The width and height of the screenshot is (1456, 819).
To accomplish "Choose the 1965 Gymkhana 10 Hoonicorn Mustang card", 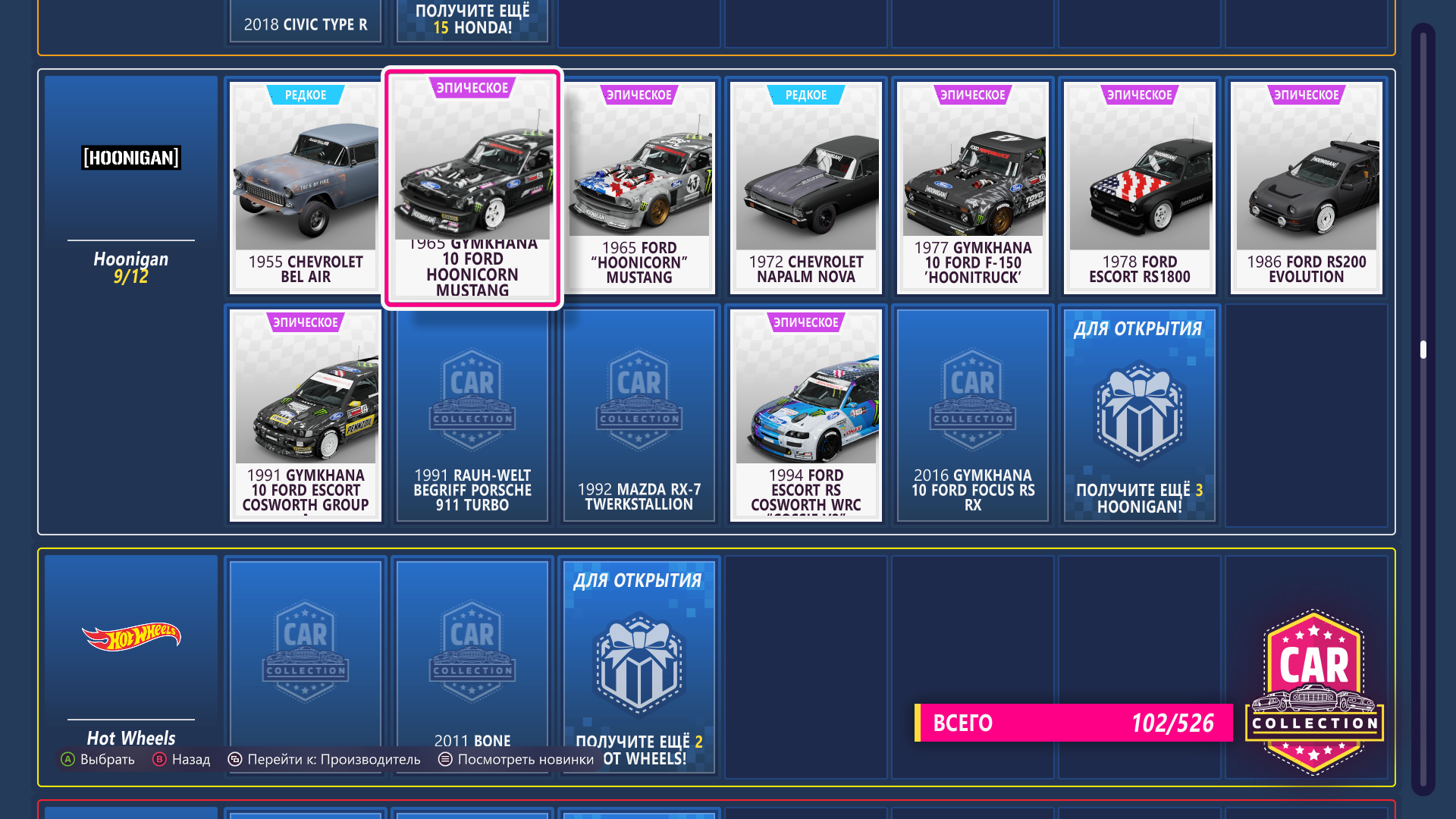I will [472, 187].
